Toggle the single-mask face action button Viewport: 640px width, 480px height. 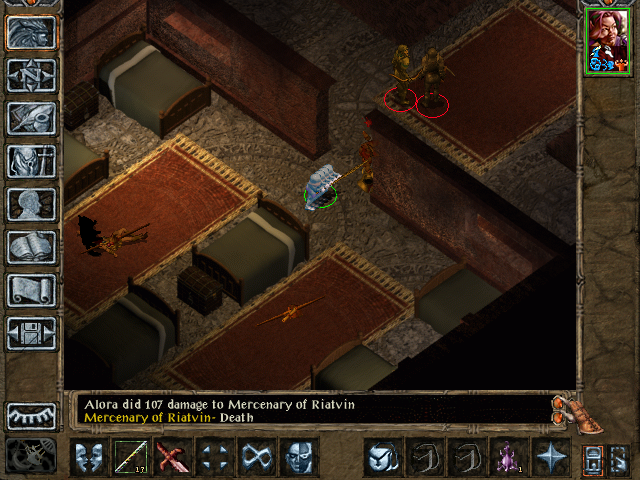click(299, 457)
